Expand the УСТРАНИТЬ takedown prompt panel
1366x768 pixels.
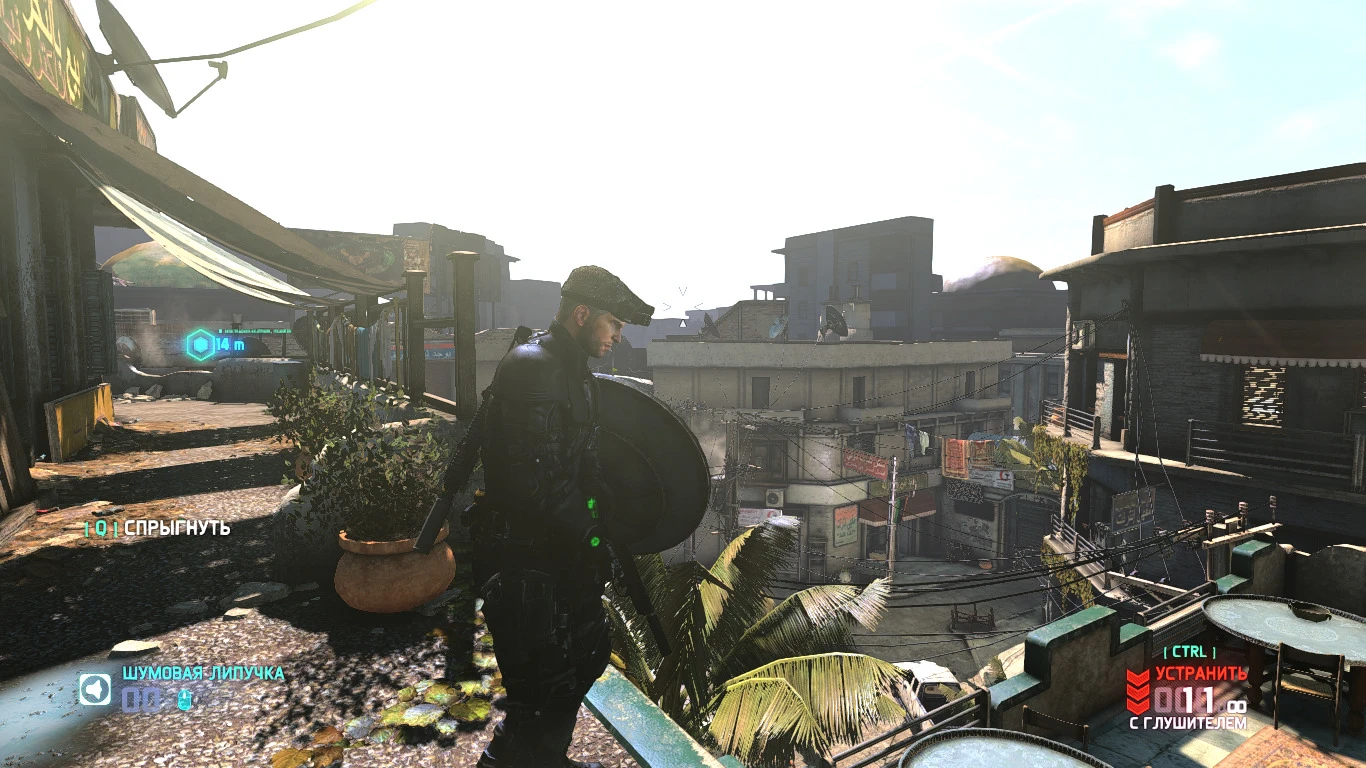pos(1200,673)
